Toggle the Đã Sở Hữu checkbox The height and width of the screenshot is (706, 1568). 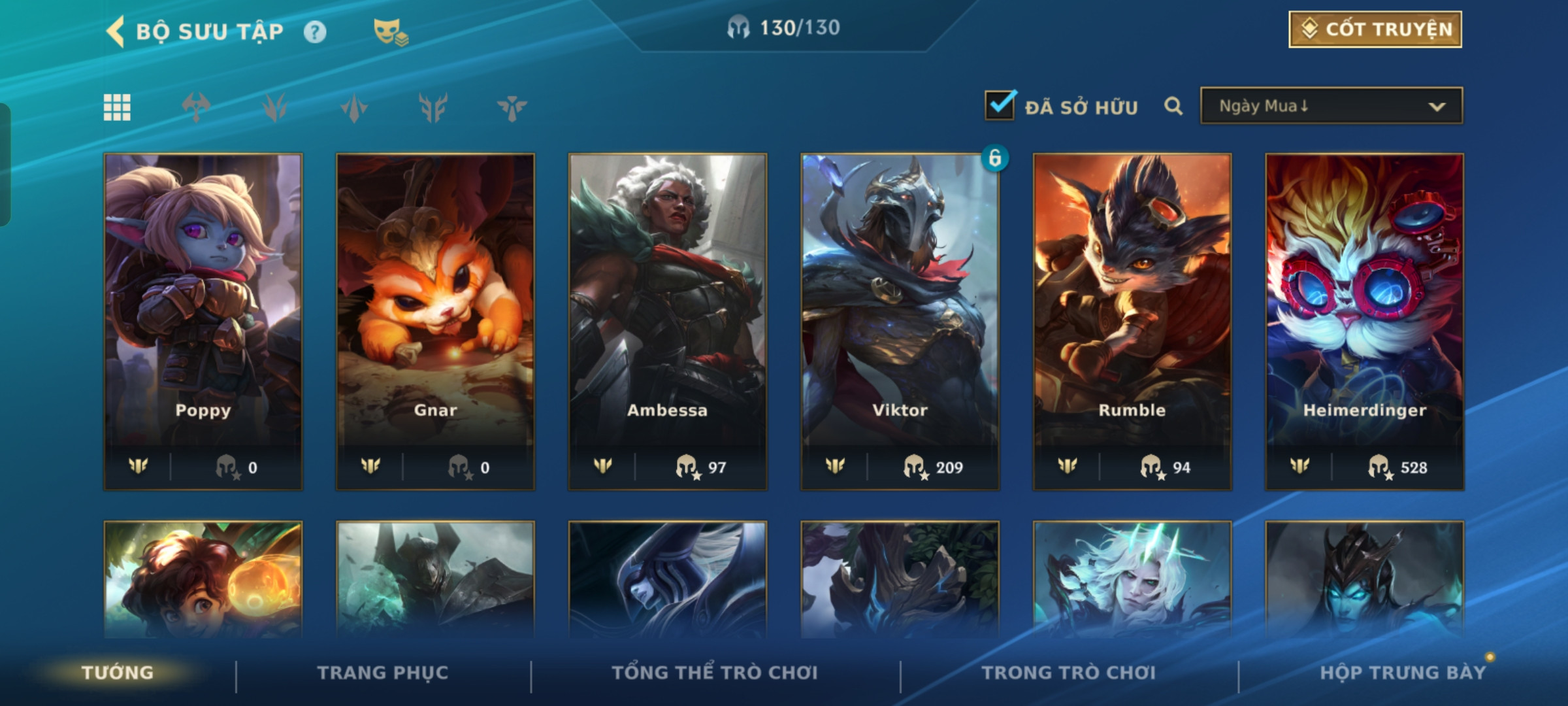pos(1000,105)
